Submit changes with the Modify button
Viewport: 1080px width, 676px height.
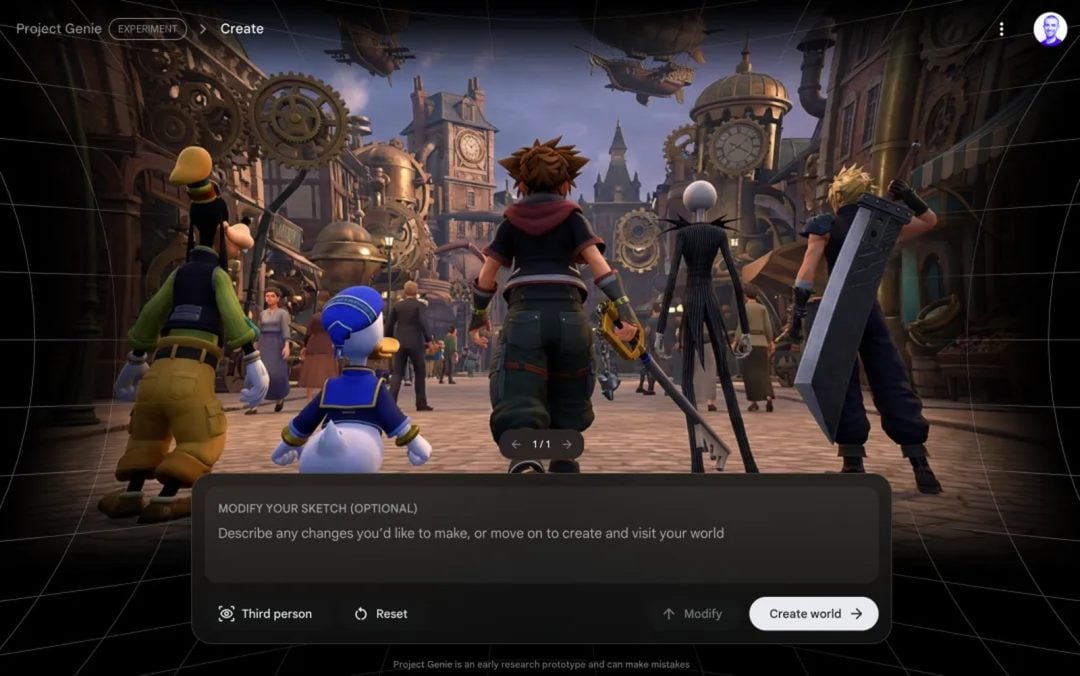point(692,614)
